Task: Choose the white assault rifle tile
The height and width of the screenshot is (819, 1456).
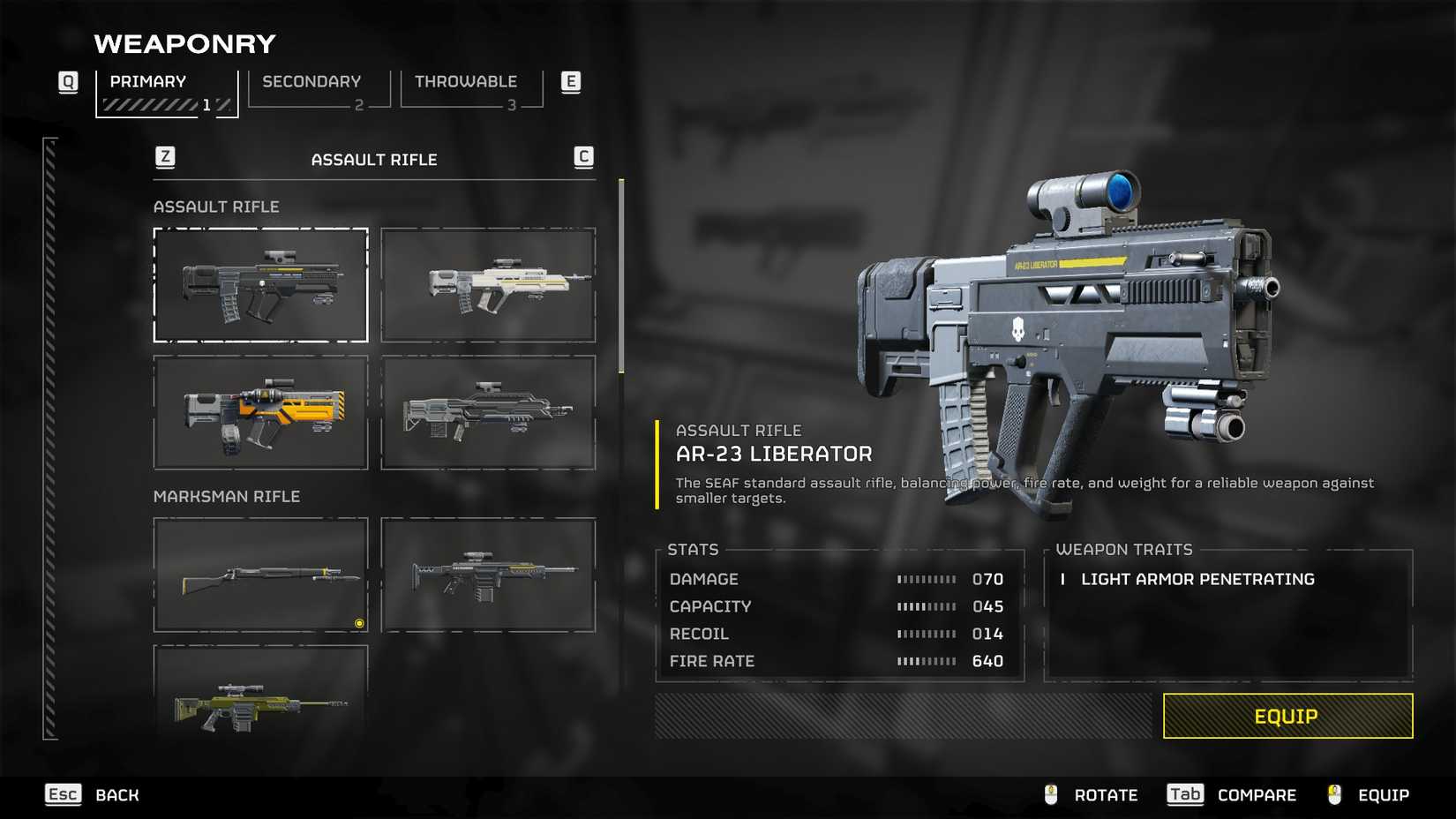Action: [488, 285]
